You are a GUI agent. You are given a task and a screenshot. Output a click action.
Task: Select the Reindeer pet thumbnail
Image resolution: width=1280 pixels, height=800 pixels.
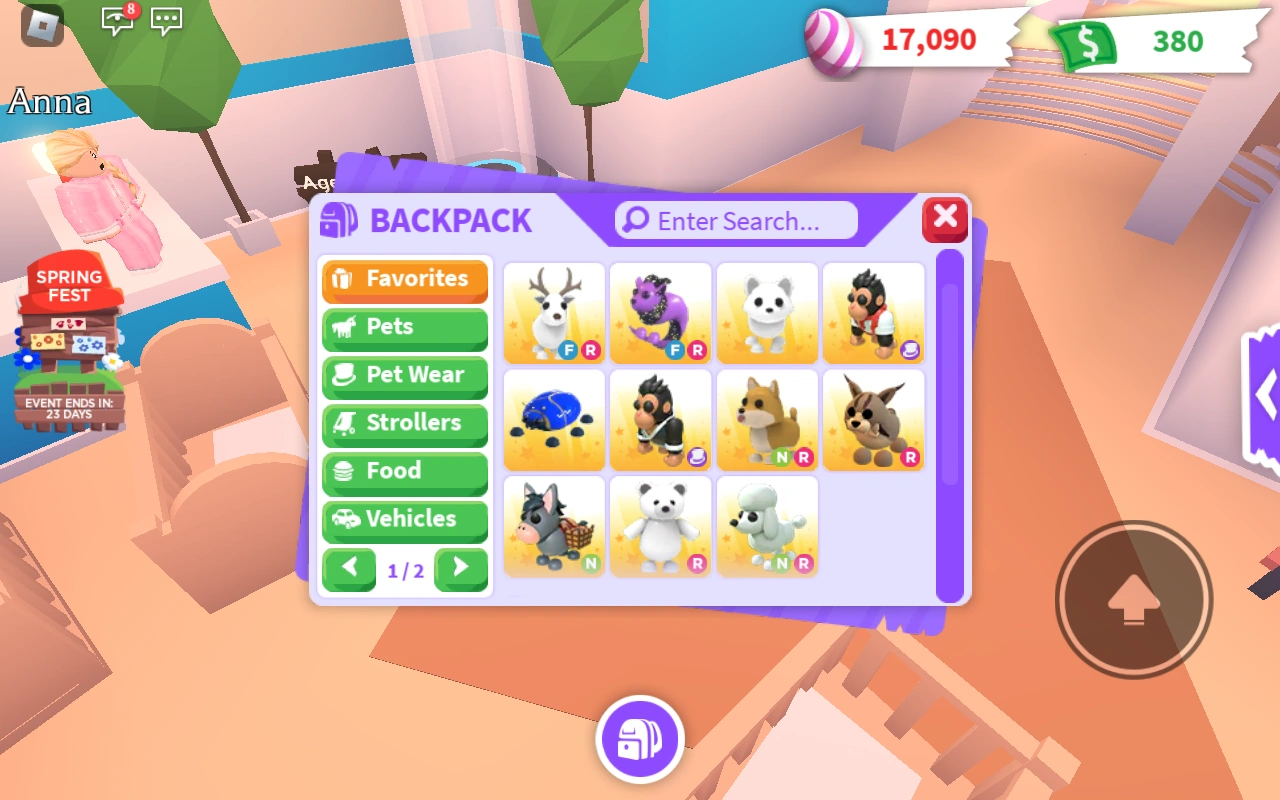(x=553, y=313)
